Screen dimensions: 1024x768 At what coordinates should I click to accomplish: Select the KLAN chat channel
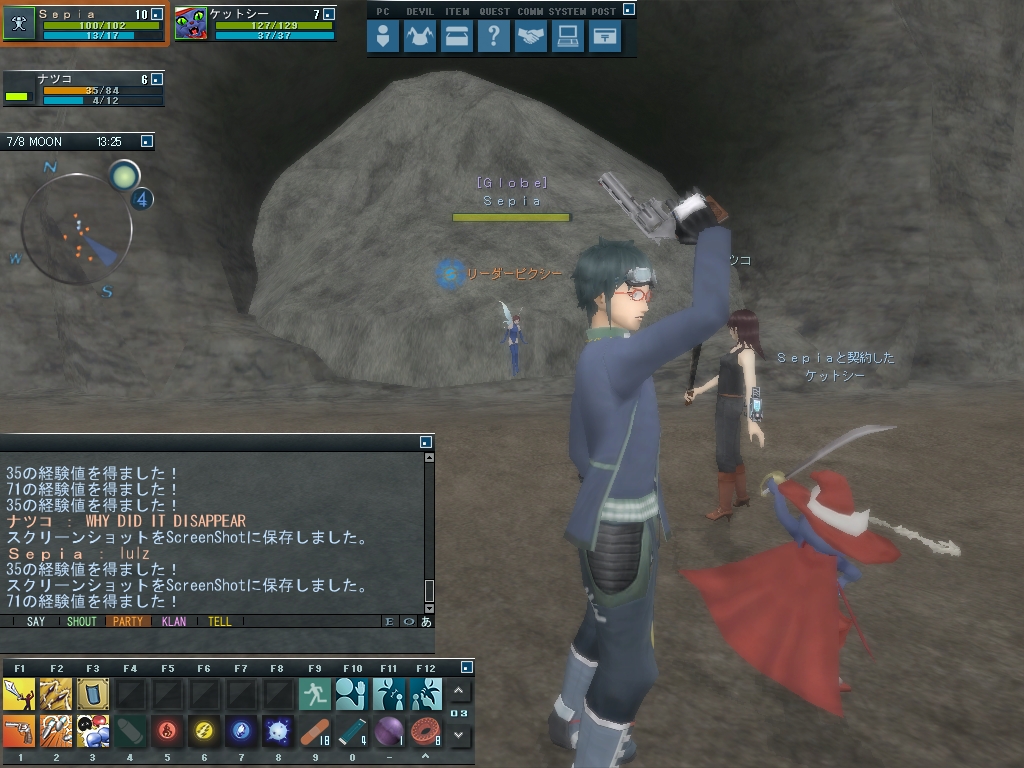[x=173, y=621]
